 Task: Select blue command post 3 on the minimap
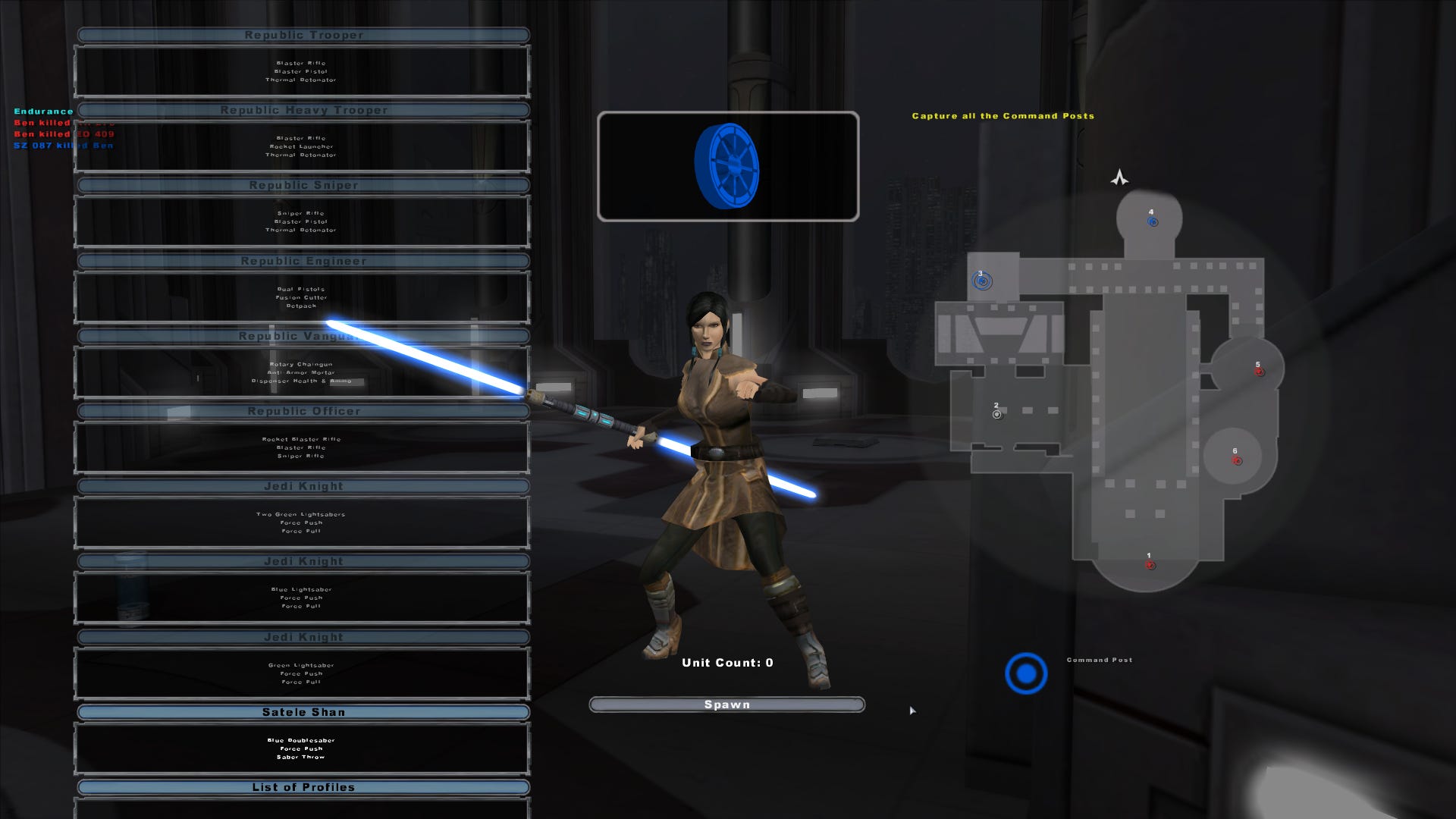[984, 281]
